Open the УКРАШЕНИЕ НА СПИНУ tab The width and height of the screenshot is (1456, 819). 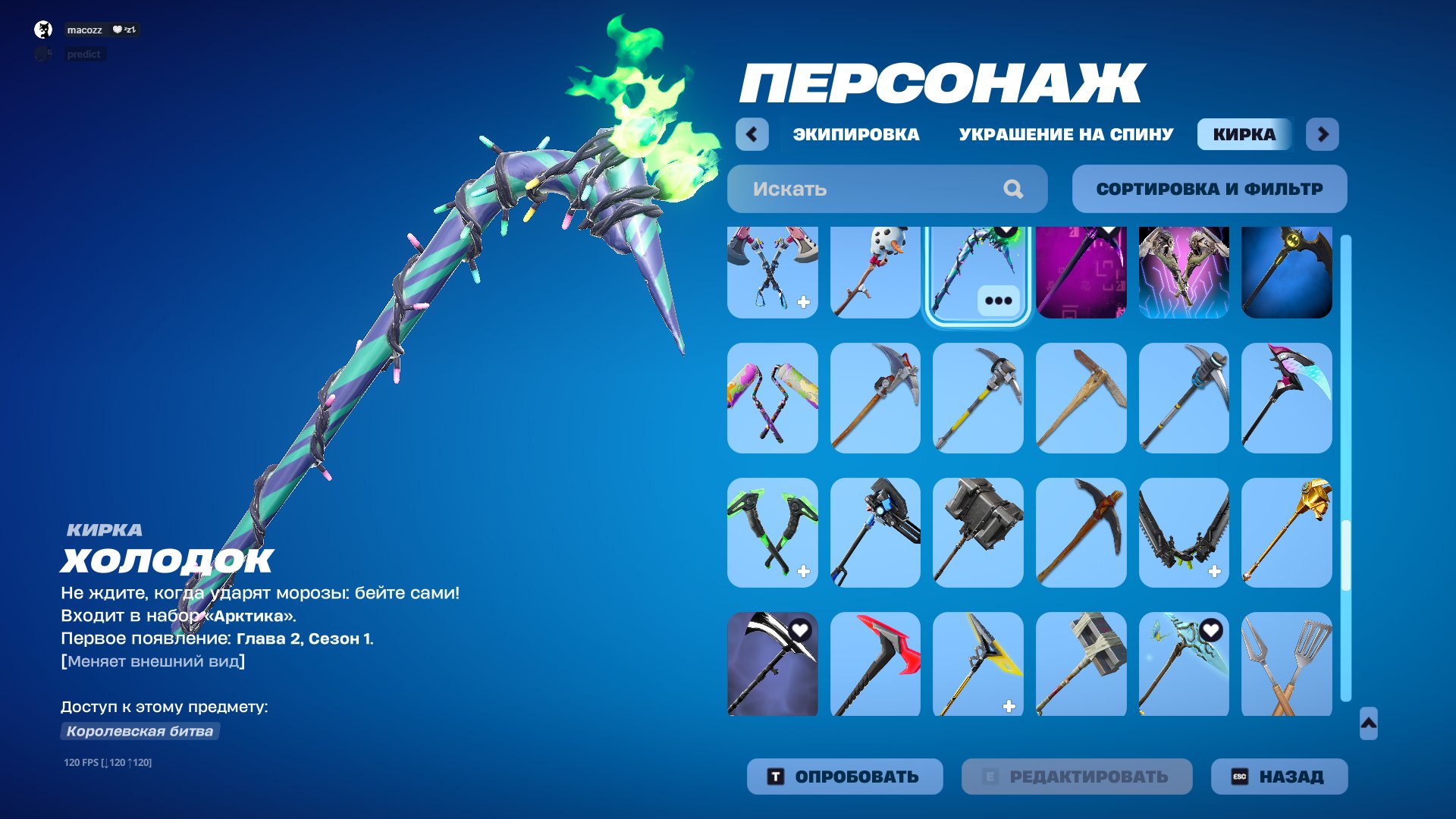click(1065, 134)
